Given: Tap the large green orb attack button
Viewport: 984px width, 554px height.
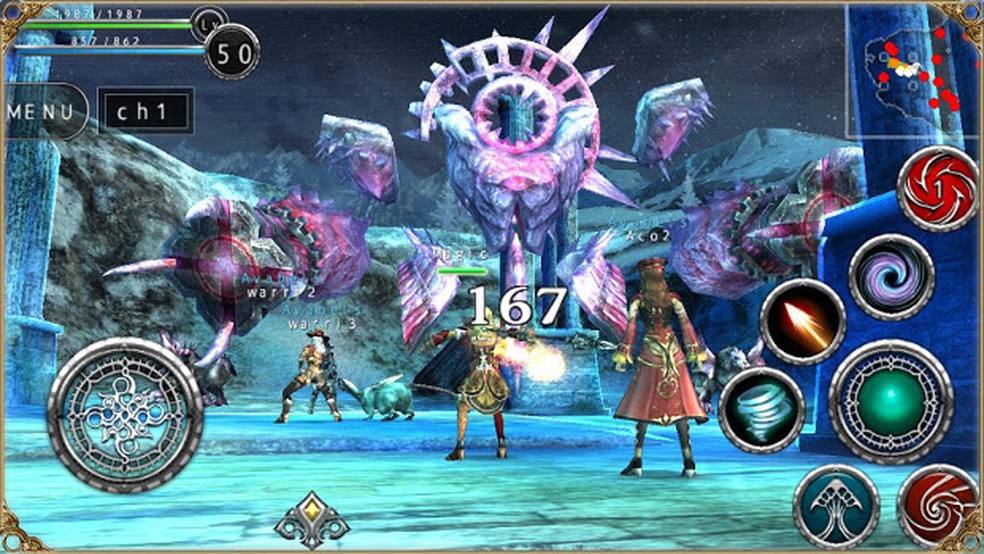Looking at the screenshot, I should pos(890,400).
